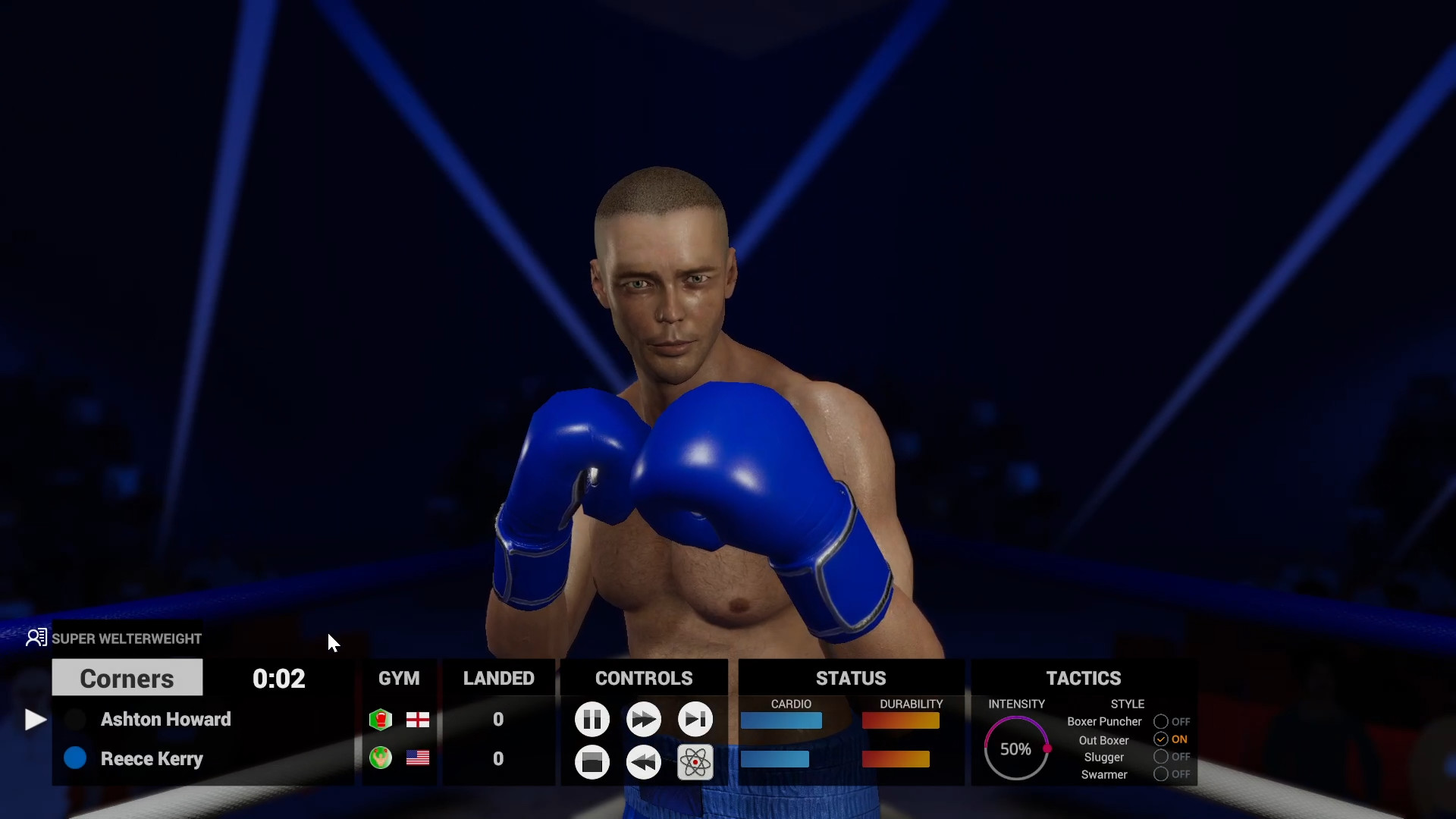Turn off the Out Boxer style
This screenshot has height=819, width=1456.
pos(1162,739)
